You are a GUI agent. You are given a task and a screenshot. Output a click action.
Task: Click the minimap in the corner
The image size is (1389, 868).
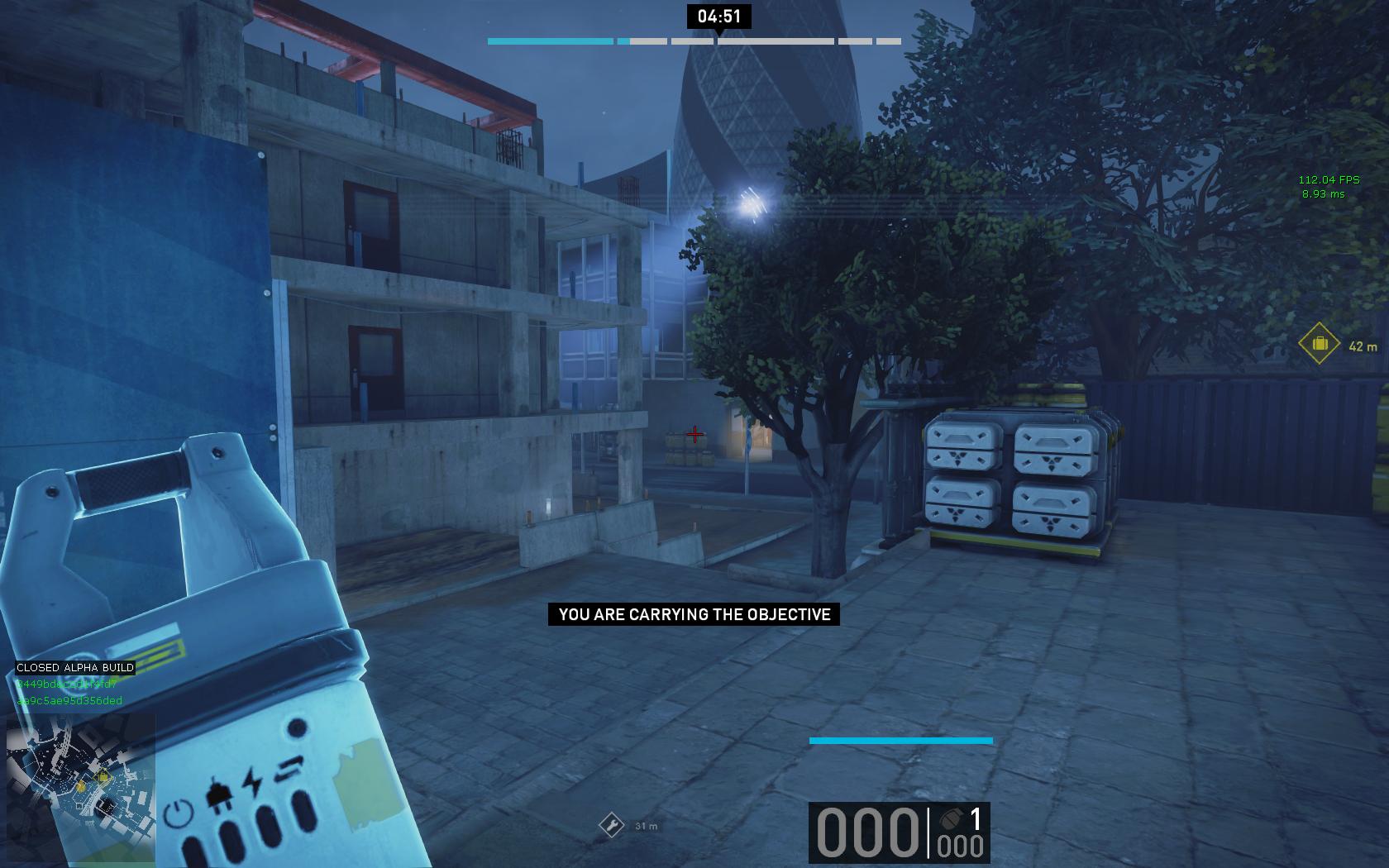(80, 789)
